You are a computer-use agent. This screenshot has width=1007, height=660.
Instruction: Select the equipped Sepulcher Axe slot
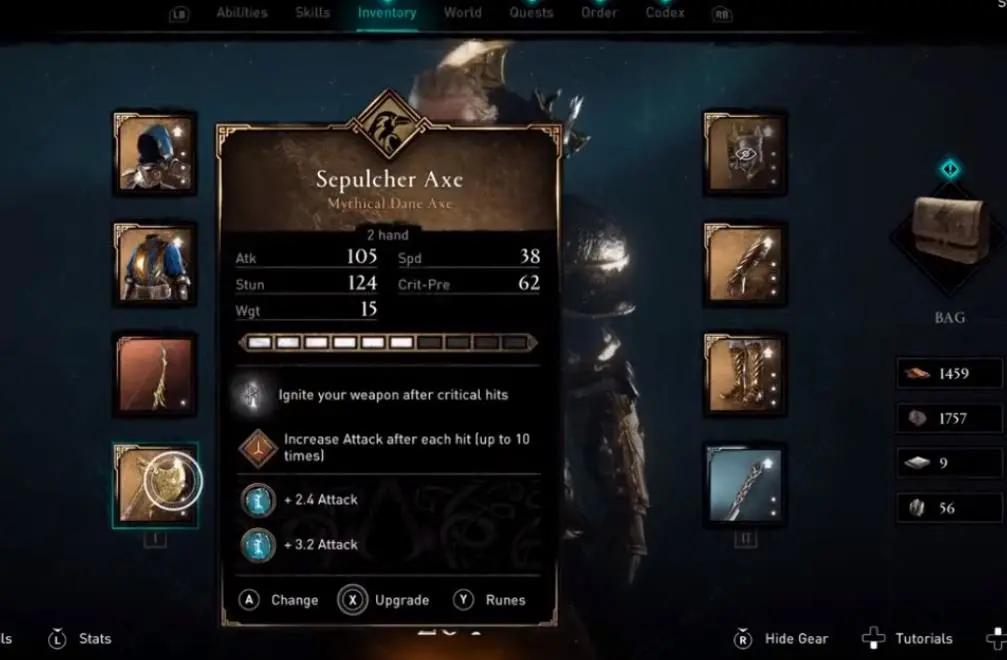tap(155, 485)
